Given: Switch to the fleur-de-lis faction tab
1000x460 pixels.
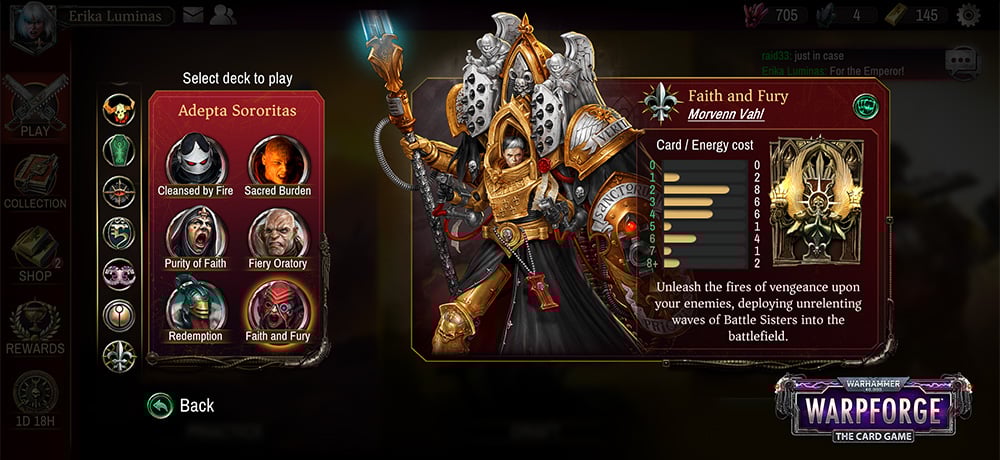Looking at the screenshot, I should (119, 354).
